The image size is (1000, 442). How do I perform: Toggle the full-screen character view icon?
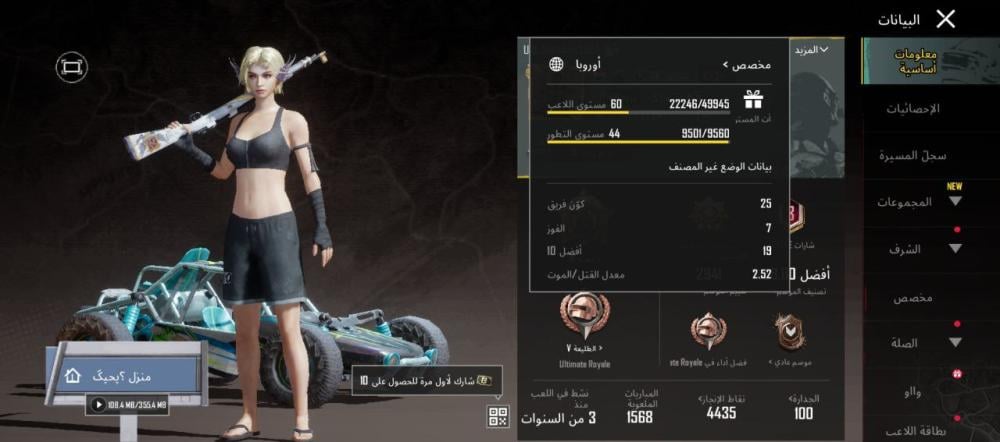(x=71, y=67)
